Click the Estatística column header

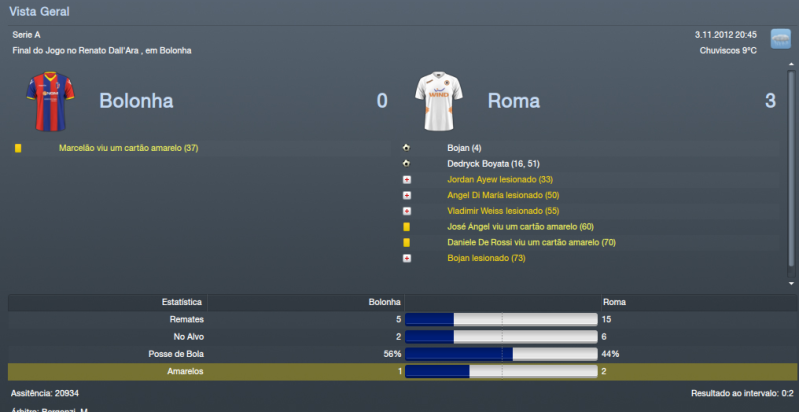pos(182,301)
